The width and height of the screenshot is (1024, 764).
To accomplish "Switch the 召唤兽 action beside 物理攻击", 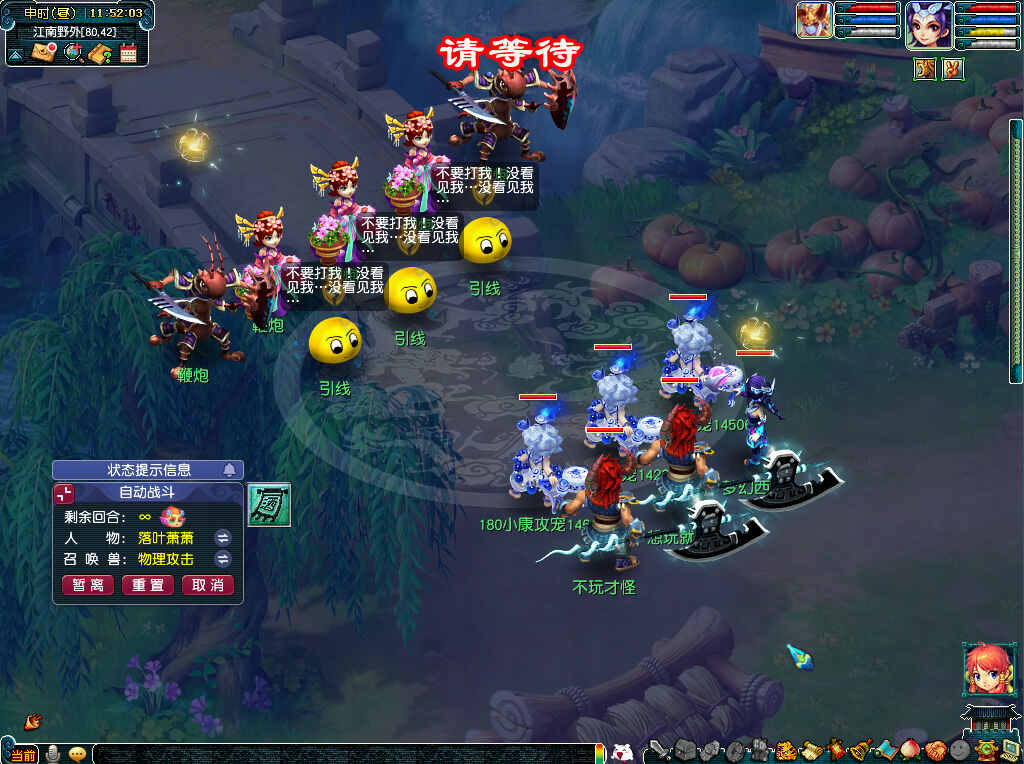I will coord(223,559).
